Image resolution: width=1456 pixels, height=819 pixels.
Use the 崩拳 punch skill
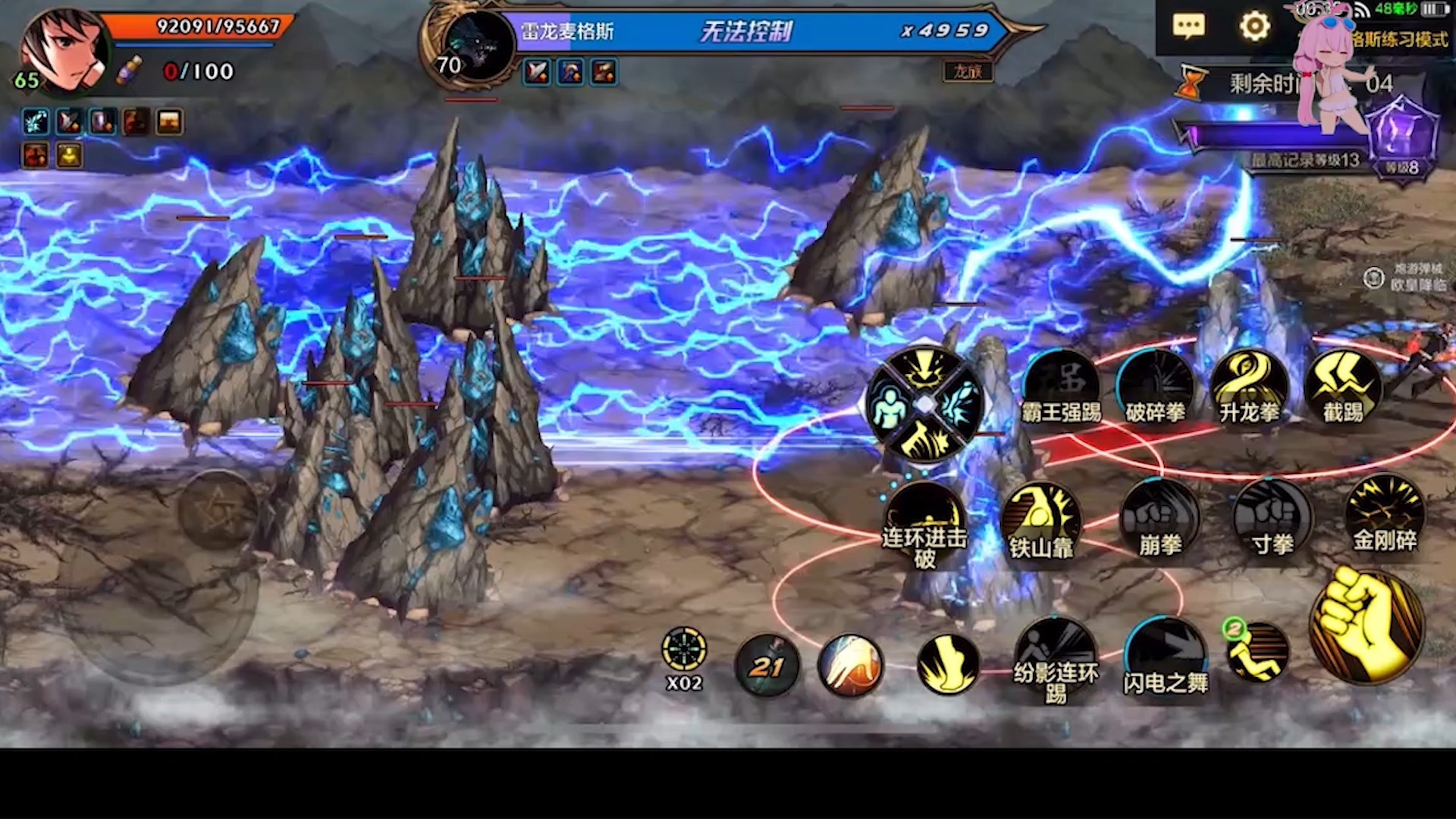[1160, 520]
